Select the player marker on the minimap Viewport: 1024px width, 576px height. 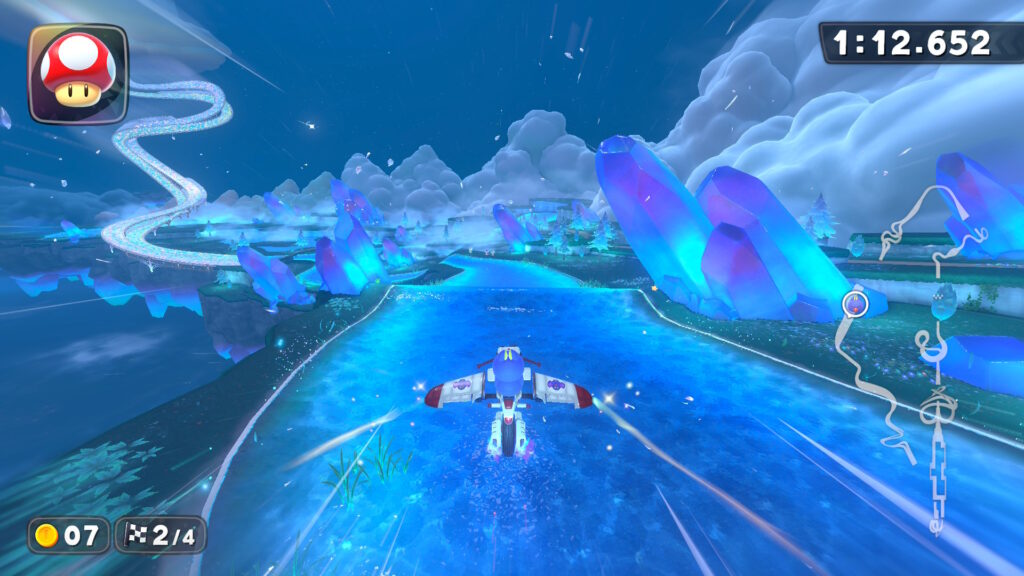pos(855,301)
